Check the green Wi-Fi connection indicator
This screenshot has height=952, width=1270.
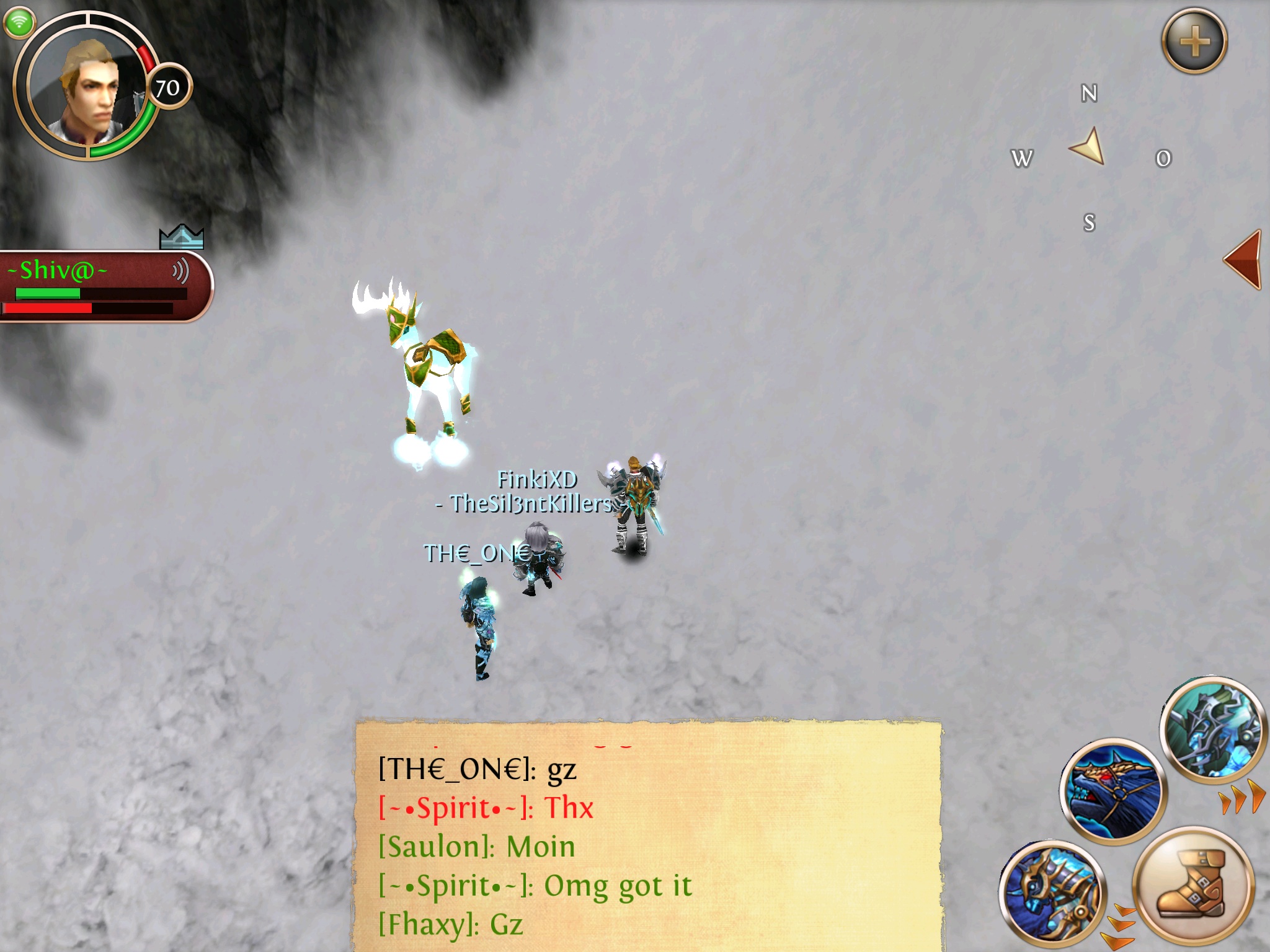pos(19,22)
